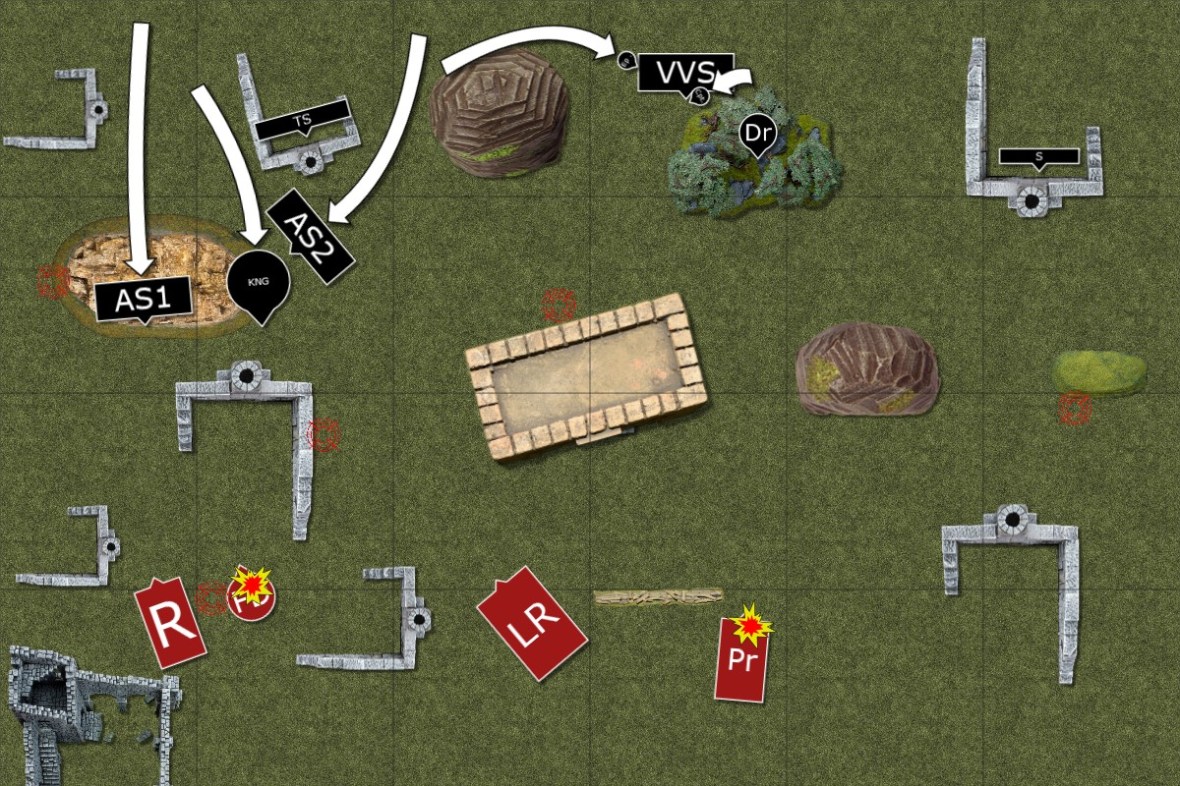Select the black S unit token
This screenshot has height=786, width=1180.
(x=1039, y=156)
